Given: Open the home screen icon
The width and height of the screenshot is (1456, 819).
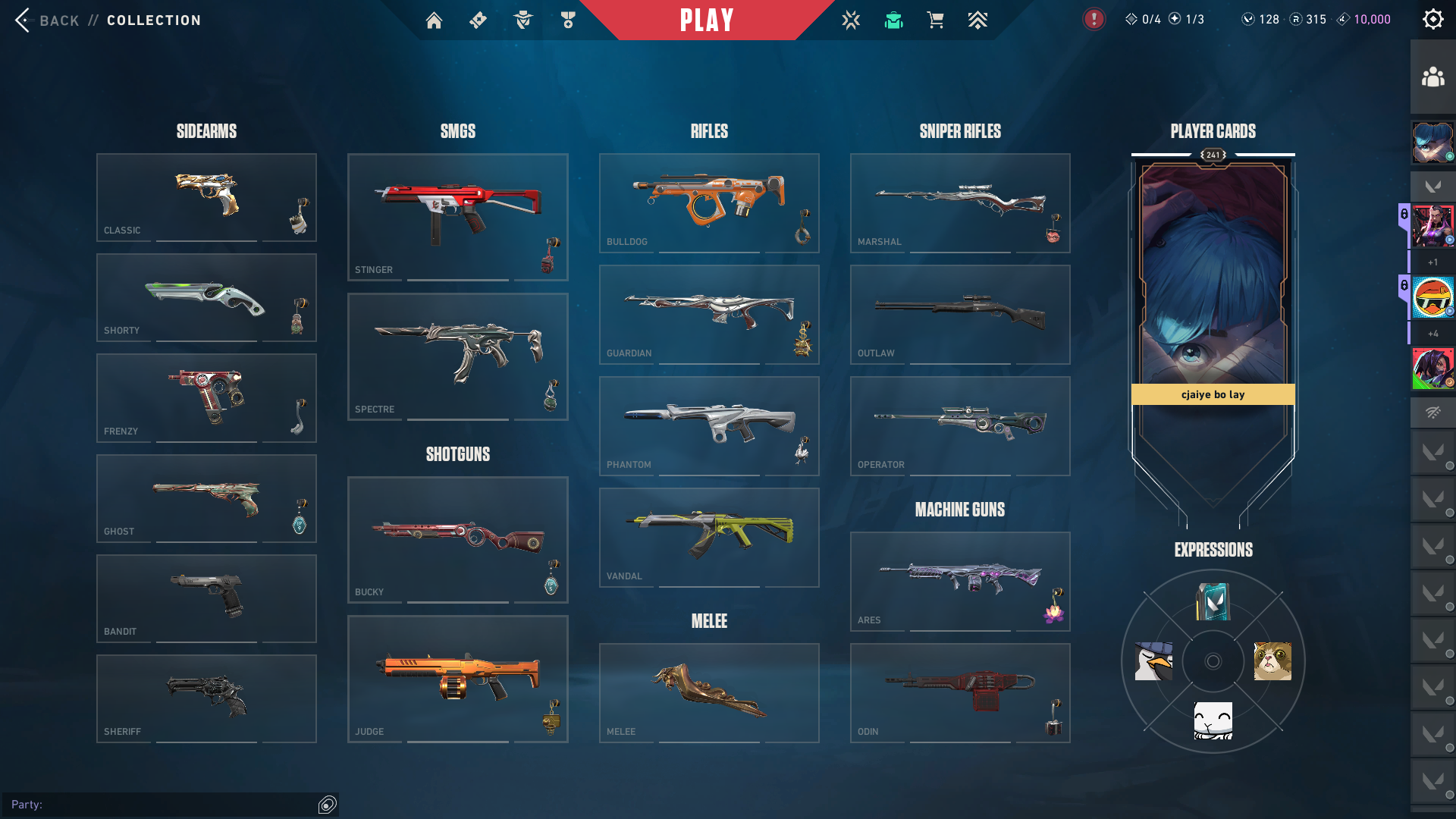Looking at the screenshot, I should pyautogui.click(x=434, y=20).
